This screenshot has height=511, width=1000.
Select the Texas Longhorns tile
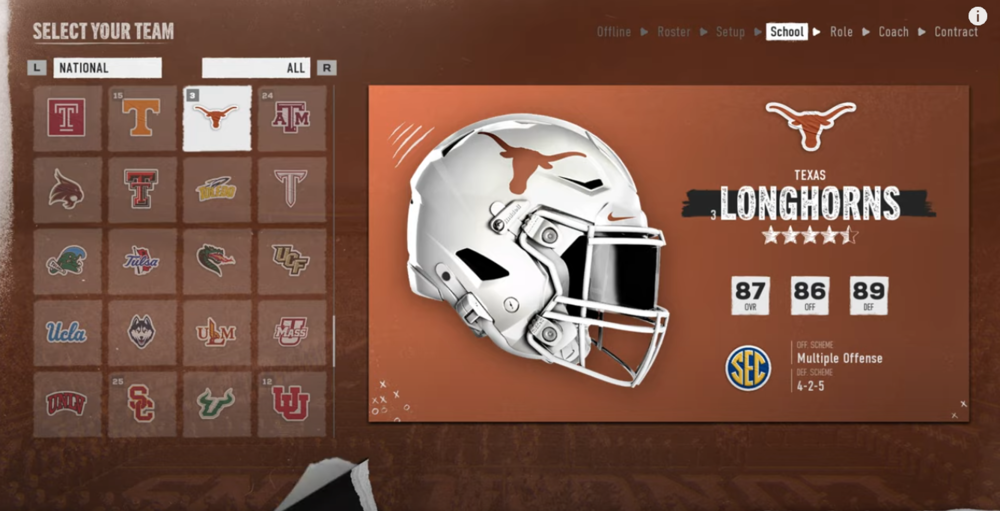click(217, 118)
